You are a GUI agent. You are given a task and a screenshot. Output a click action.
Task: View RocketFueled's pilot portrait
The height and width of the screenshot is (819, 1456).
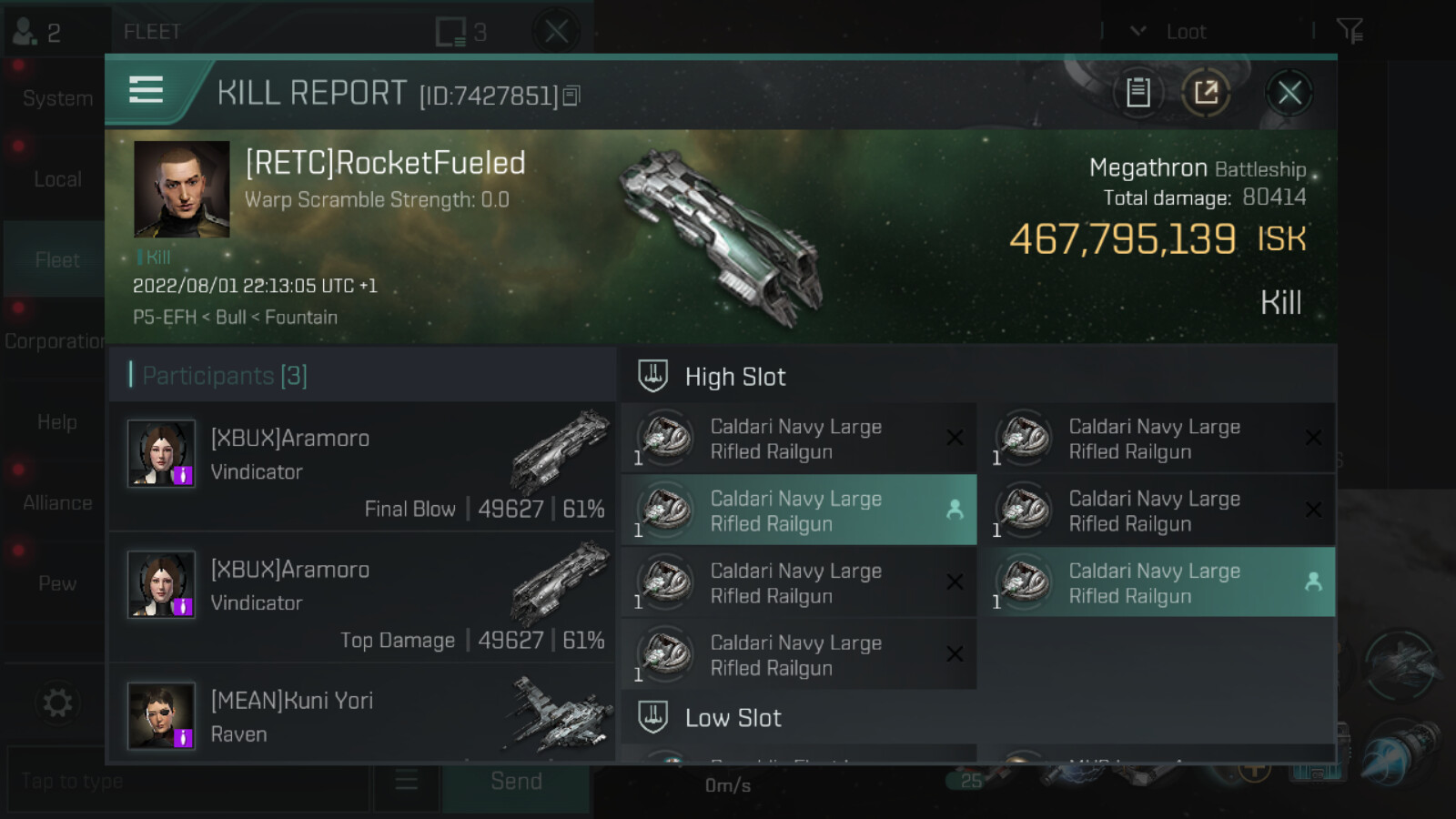coord(181,189)
